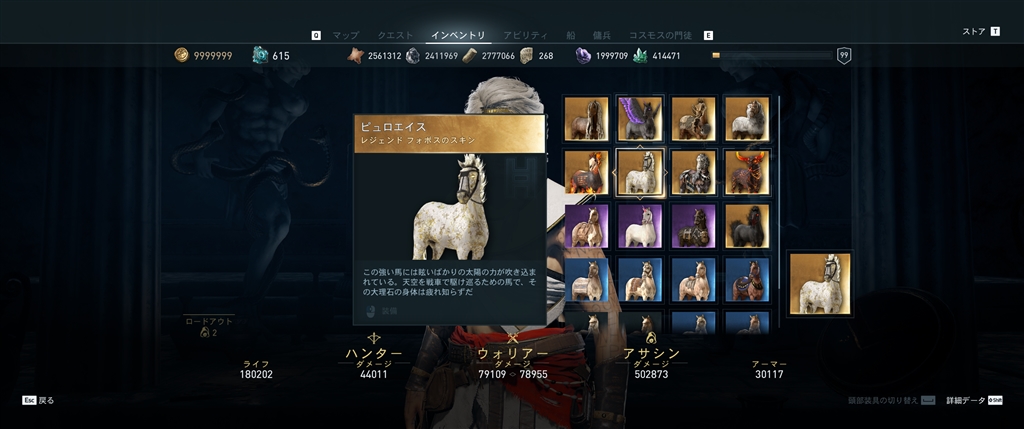Choose the highlighted white marble horse skin
1024x429 pixels.
tap(640, 172)
